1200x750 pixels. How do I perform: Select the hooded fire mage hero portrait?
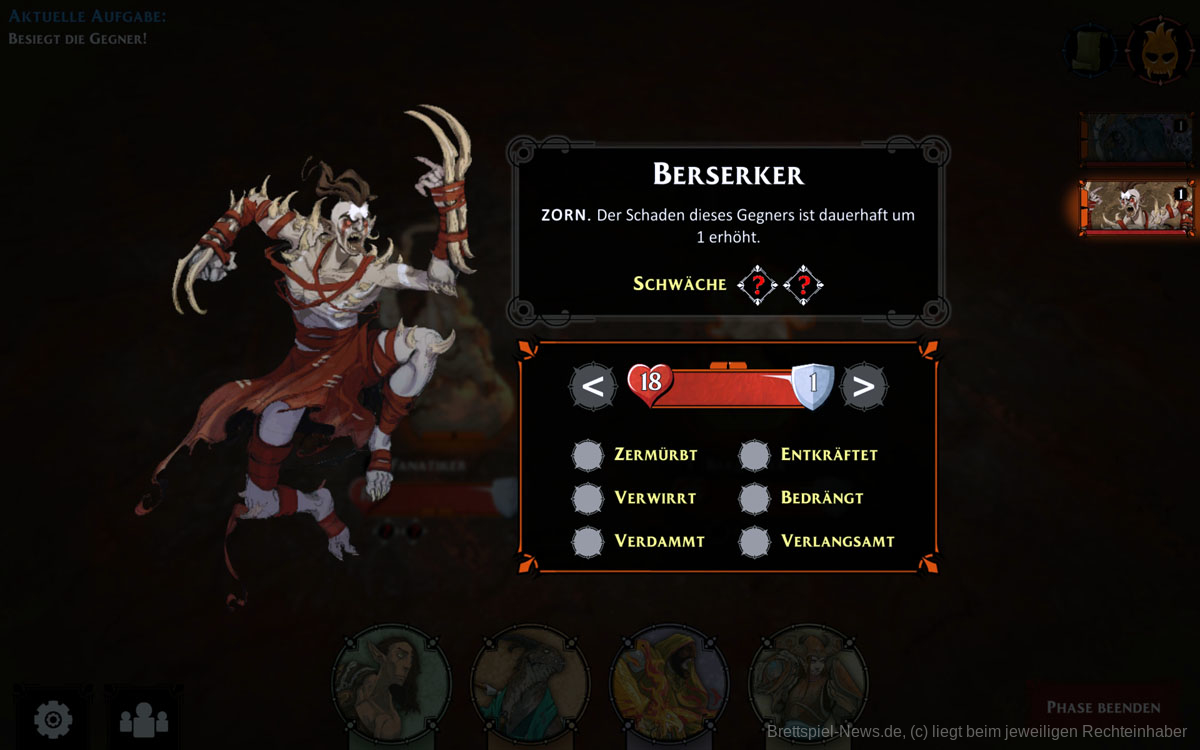[669, 685]
